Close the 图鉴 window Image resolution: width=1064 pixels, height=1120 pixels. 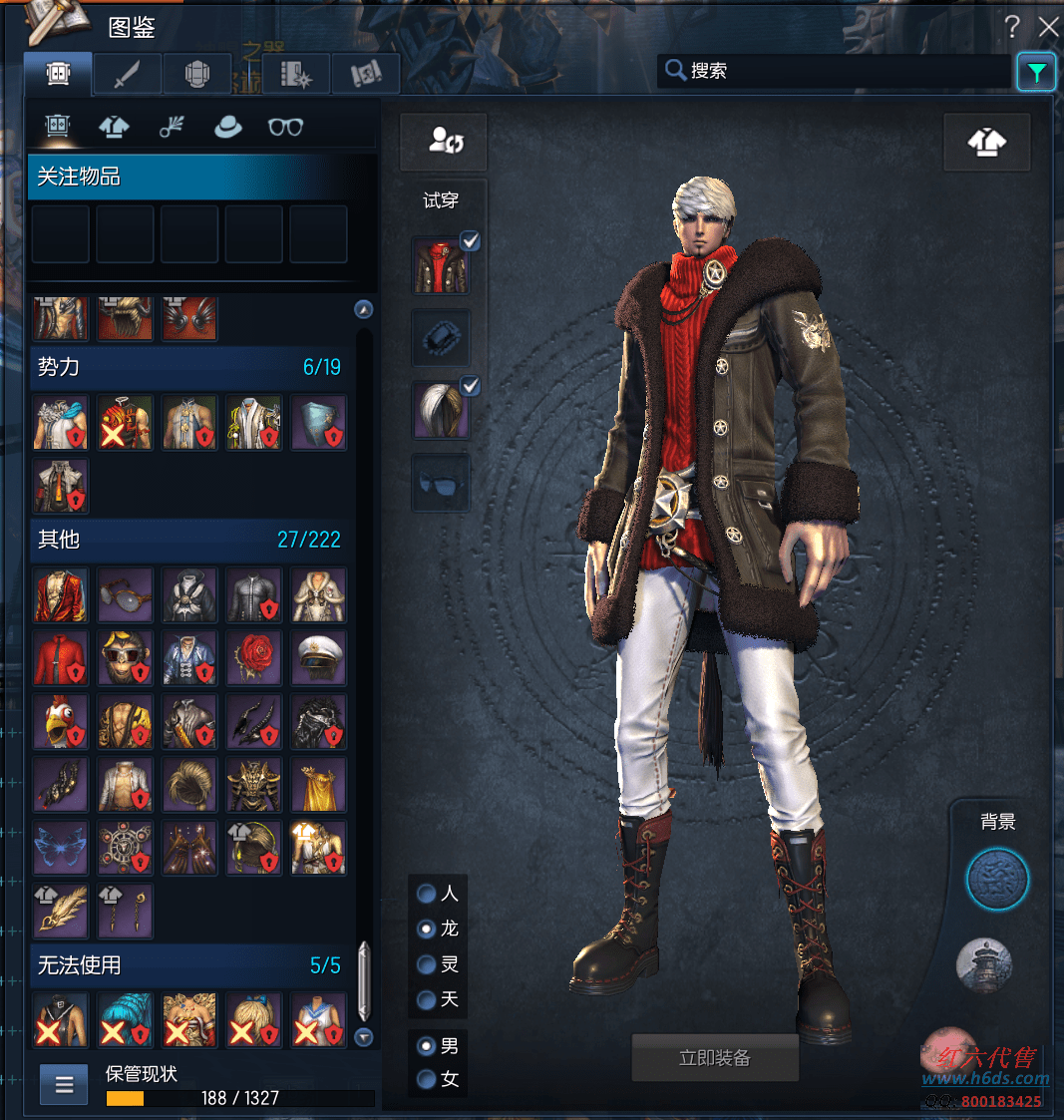(1048, 27)
